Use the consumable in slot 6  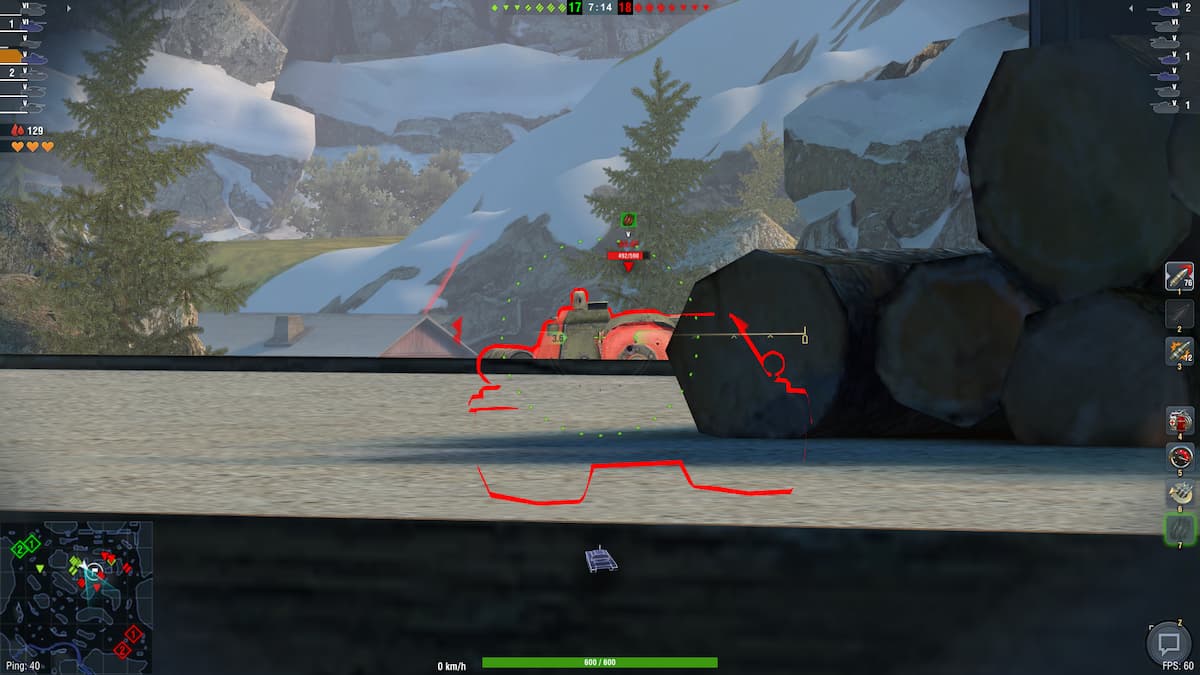click(1179, 492)
